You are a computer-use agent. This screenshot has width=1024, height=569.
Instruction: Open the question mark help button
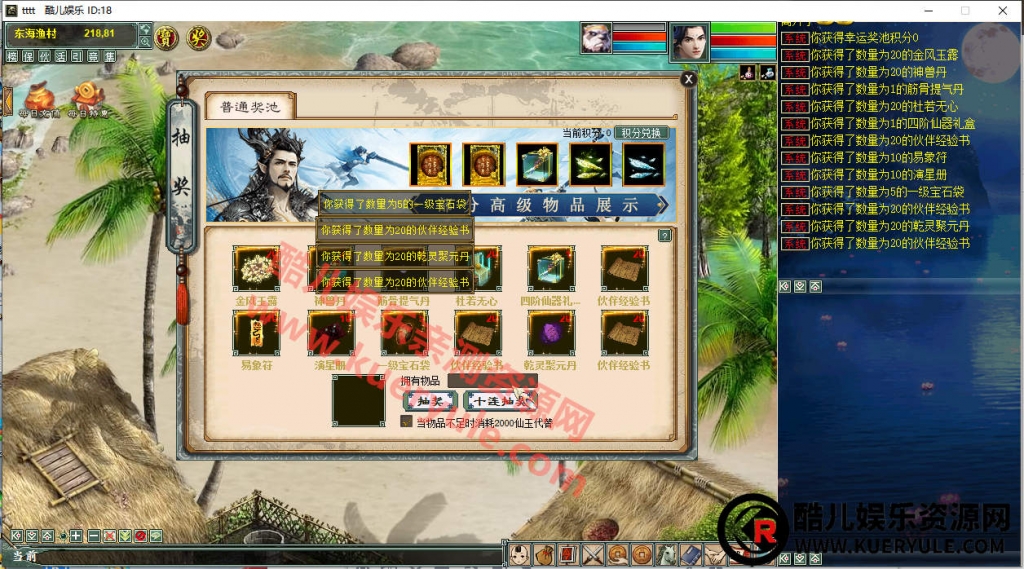coord(665,236)
